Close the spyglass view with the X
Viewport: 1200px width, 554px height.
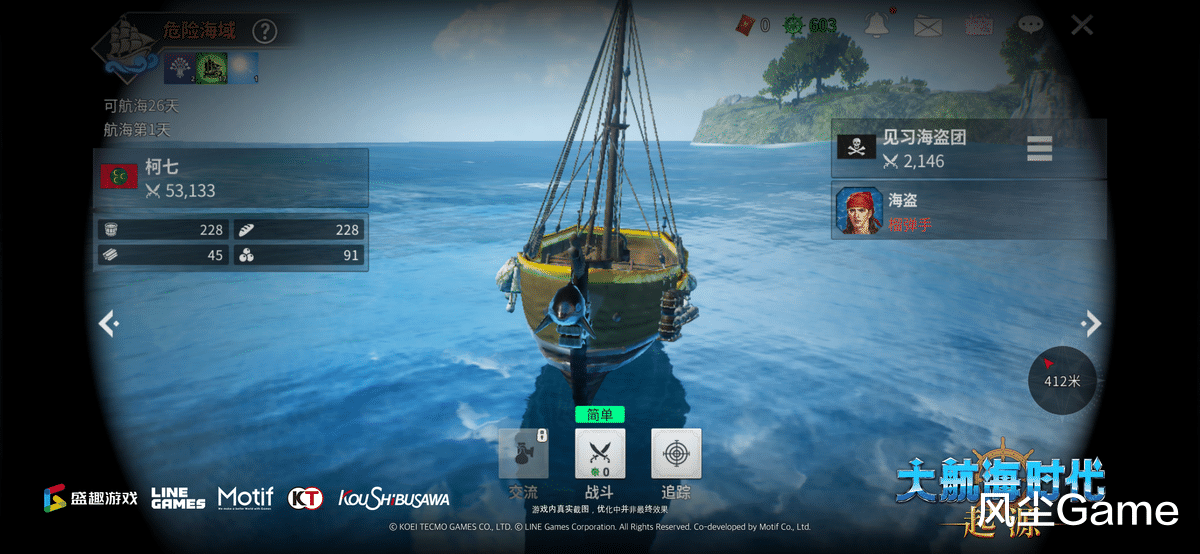(x=1082, y=25)
